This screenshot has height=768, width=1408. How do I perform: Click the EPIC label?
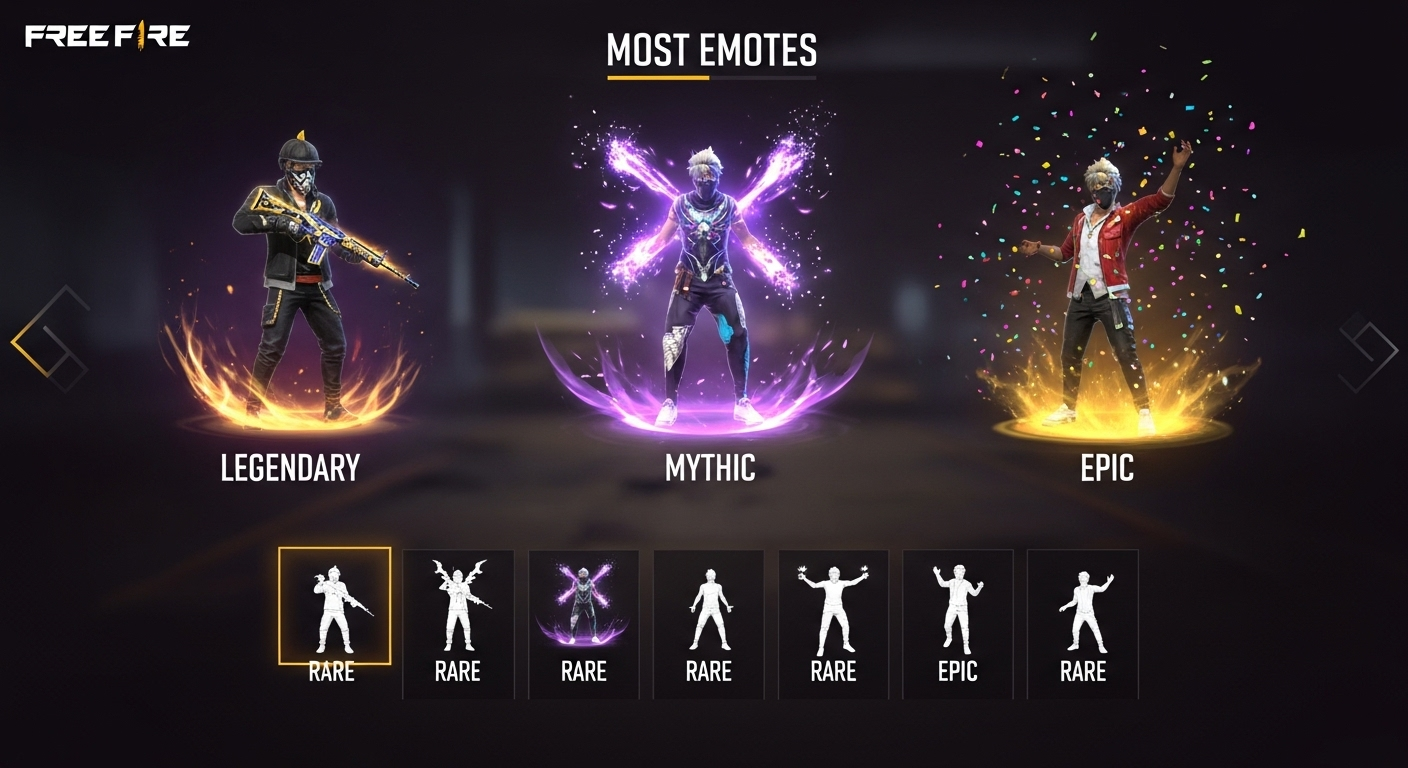(x=1106, y=466)
